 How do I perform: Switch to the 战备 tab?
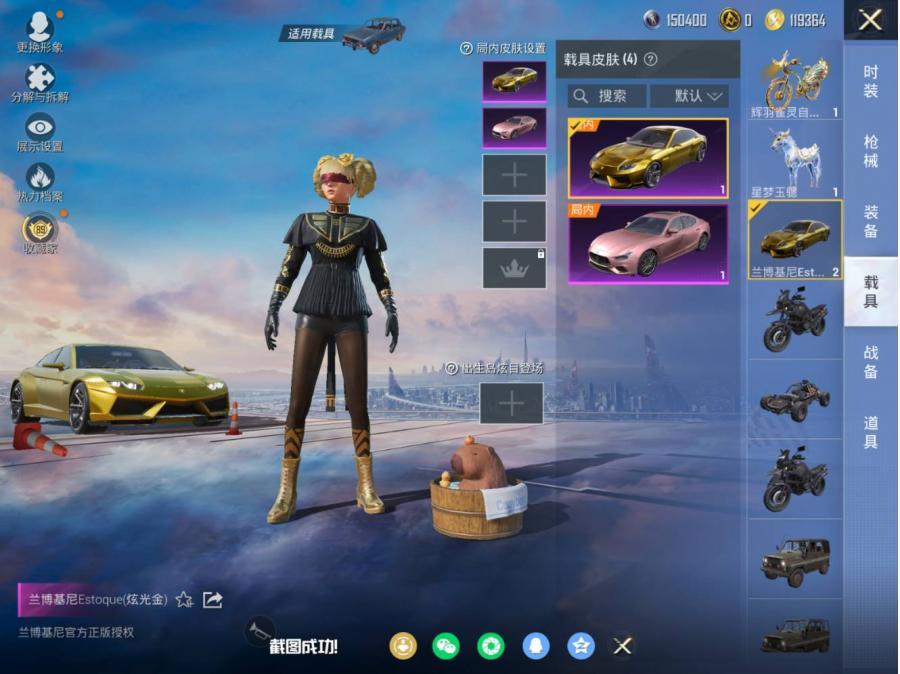coord(871,362)
